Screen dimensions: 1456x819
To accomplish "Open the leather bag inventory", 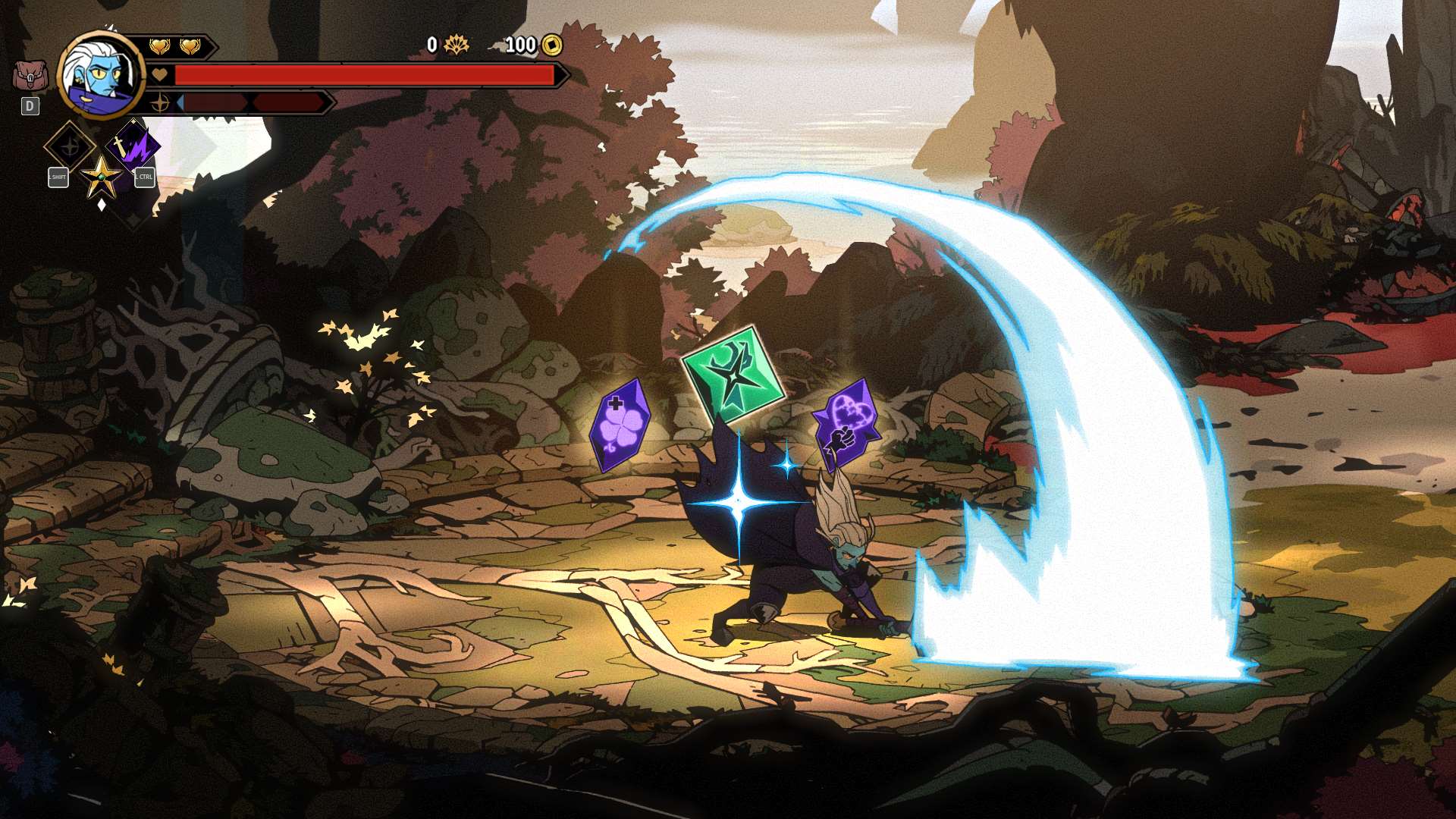I will point(30,77).
